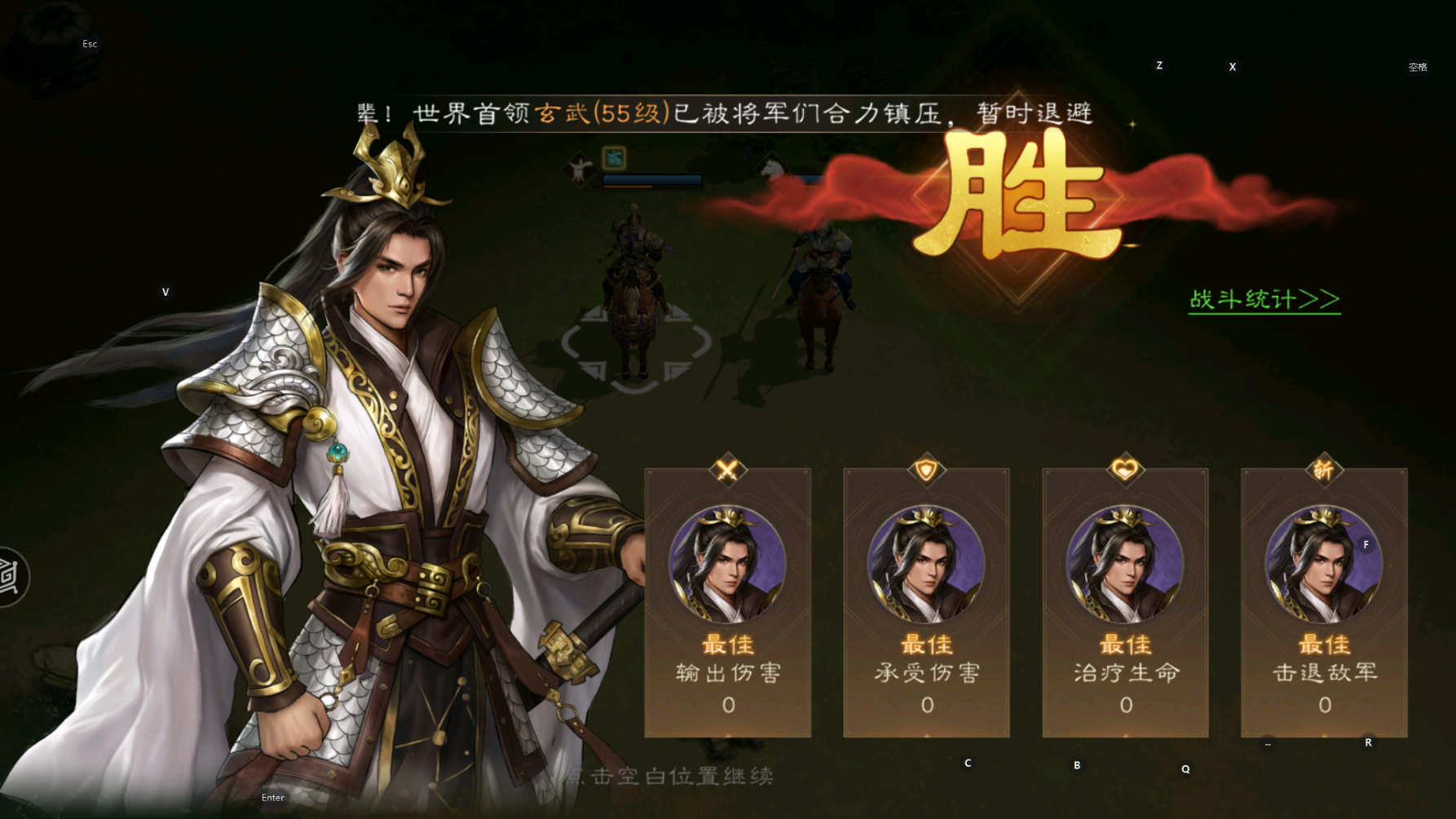Screen dimensions: 1456x819
Task: Click the Enter key hint label
Action: pos(272,797)
